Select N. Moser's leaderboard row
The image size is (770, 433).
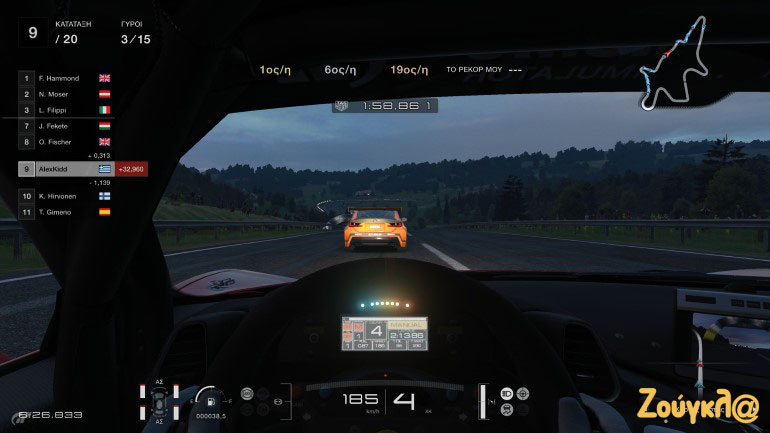(66, 93)
